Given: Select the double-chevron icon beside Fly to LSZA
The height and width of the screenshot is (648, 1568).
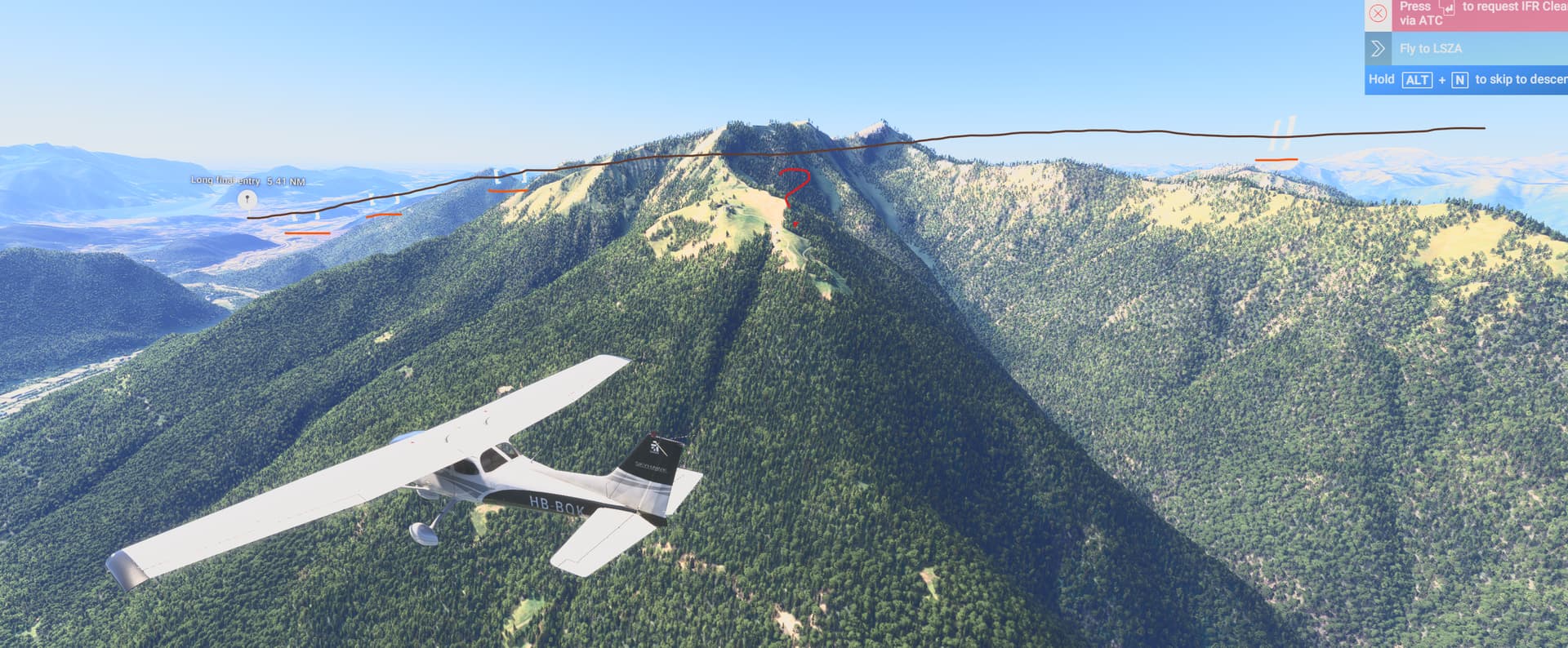Looking at the screenshot, I should tap(1379, 48).
